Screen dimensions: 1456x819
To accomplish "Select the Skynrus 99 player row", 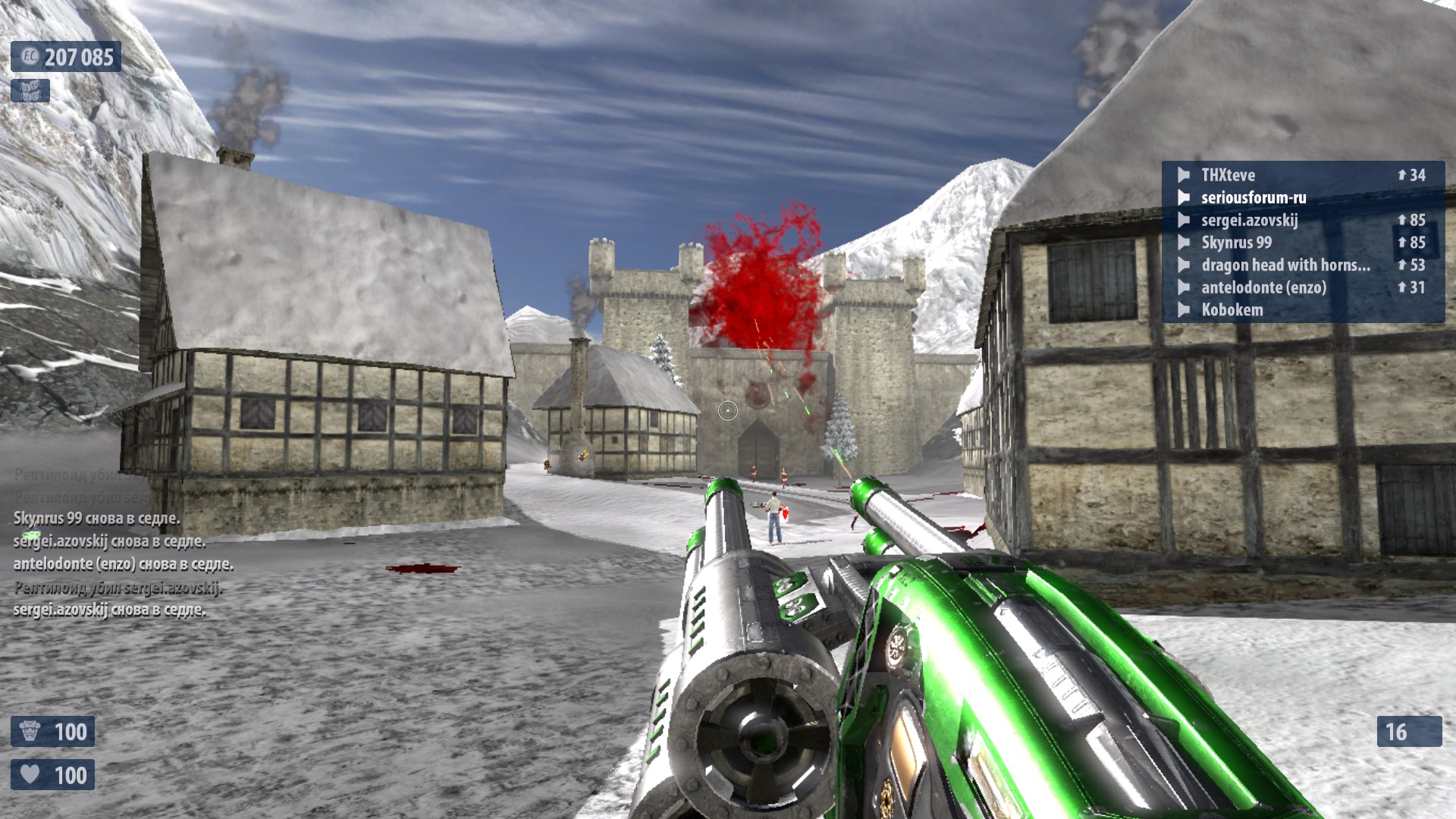I will 1236,243.
